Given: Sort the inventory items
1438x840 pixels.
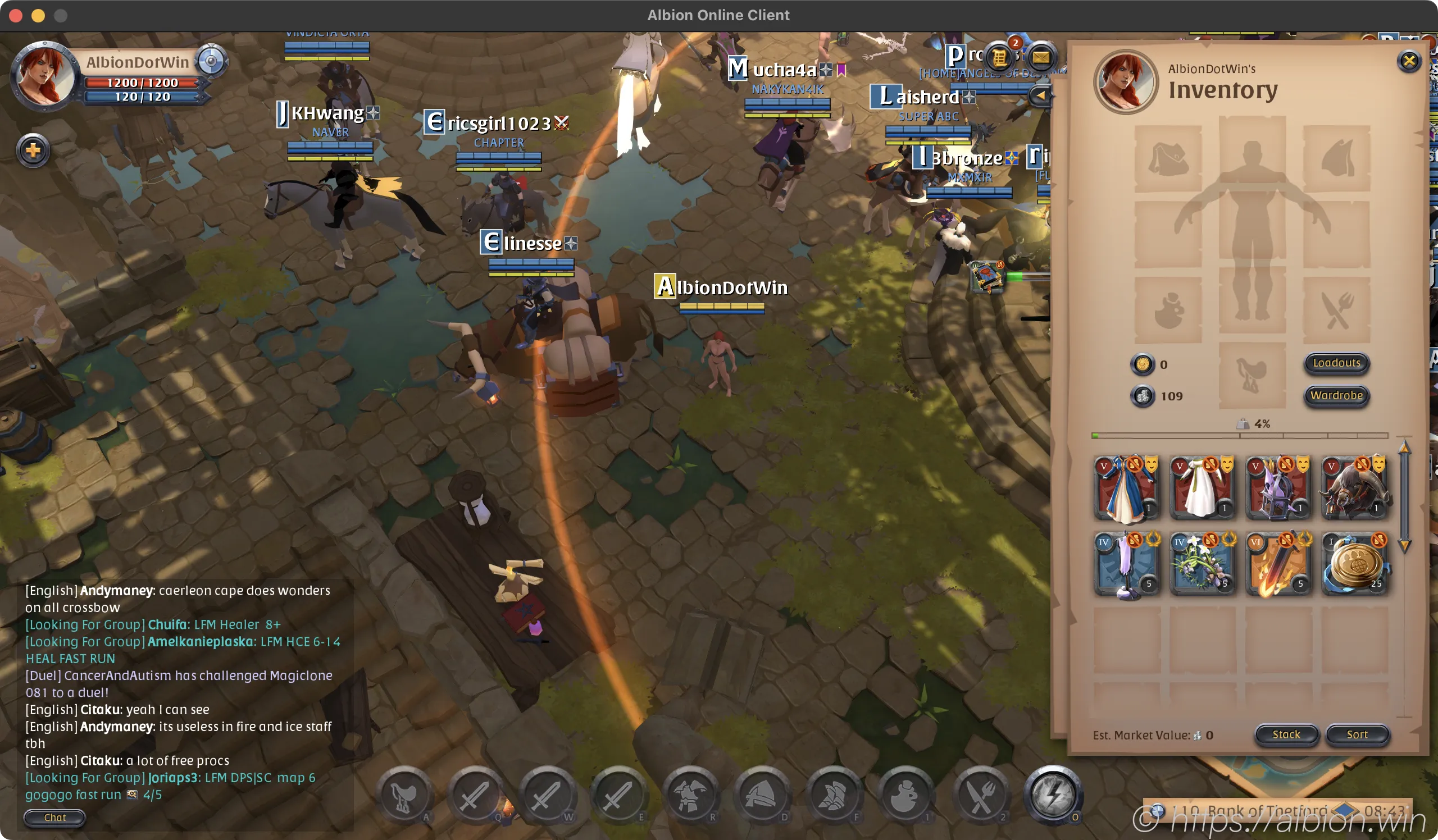Looking at the screenshot, I should [x=1357, y=734].
